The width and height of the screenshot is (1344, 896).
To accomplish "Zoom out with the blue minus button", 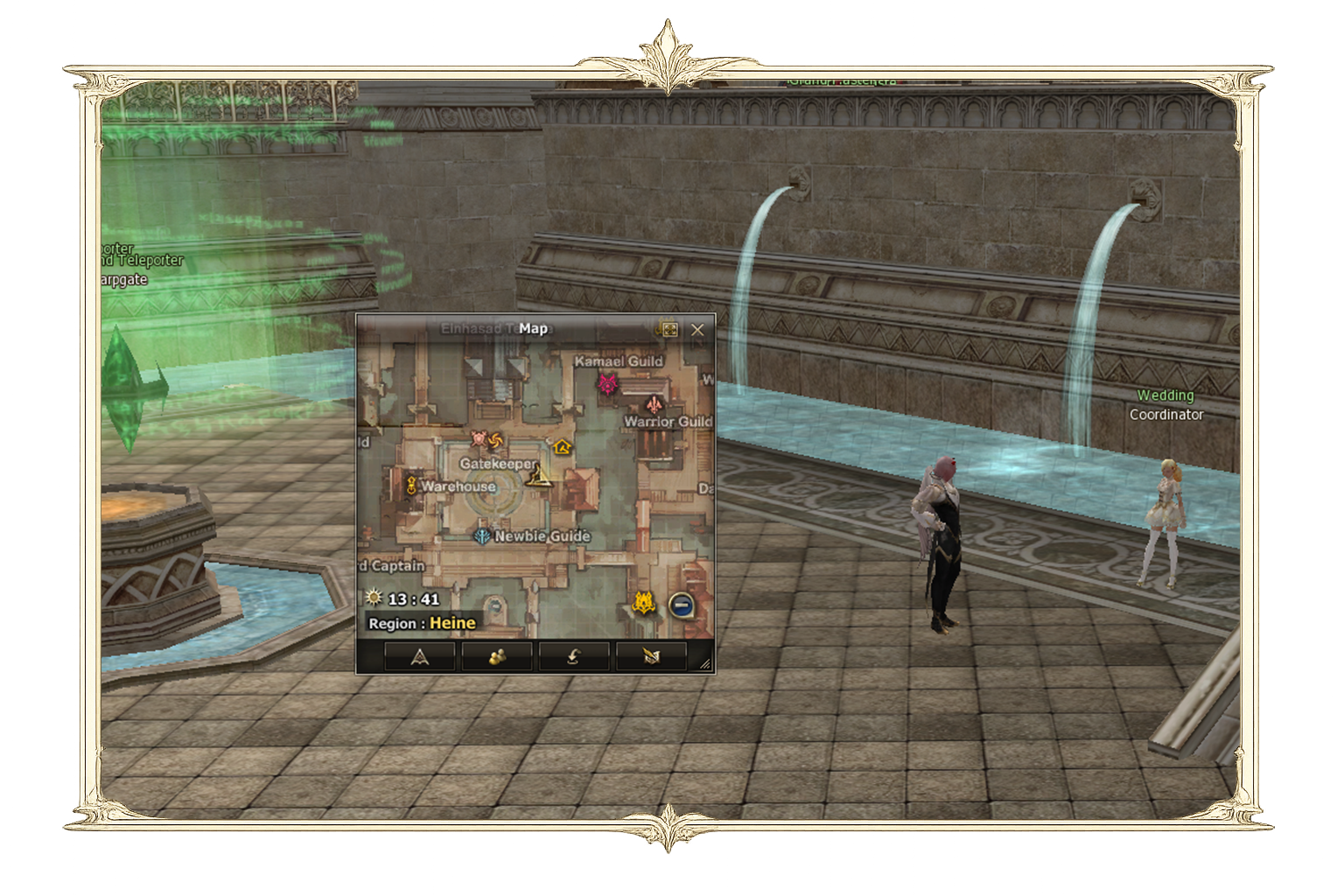I will pyautogui.click(x=682, y=604).
